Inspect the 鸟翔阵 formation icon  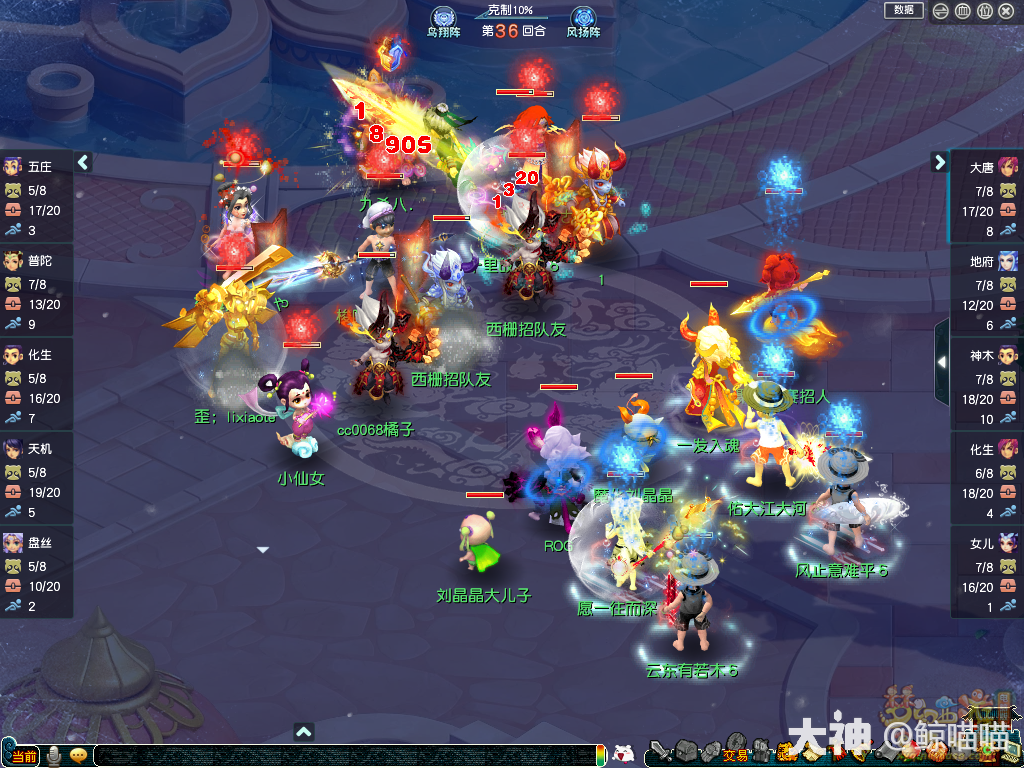pyautogui.click(x=443, y=17)
